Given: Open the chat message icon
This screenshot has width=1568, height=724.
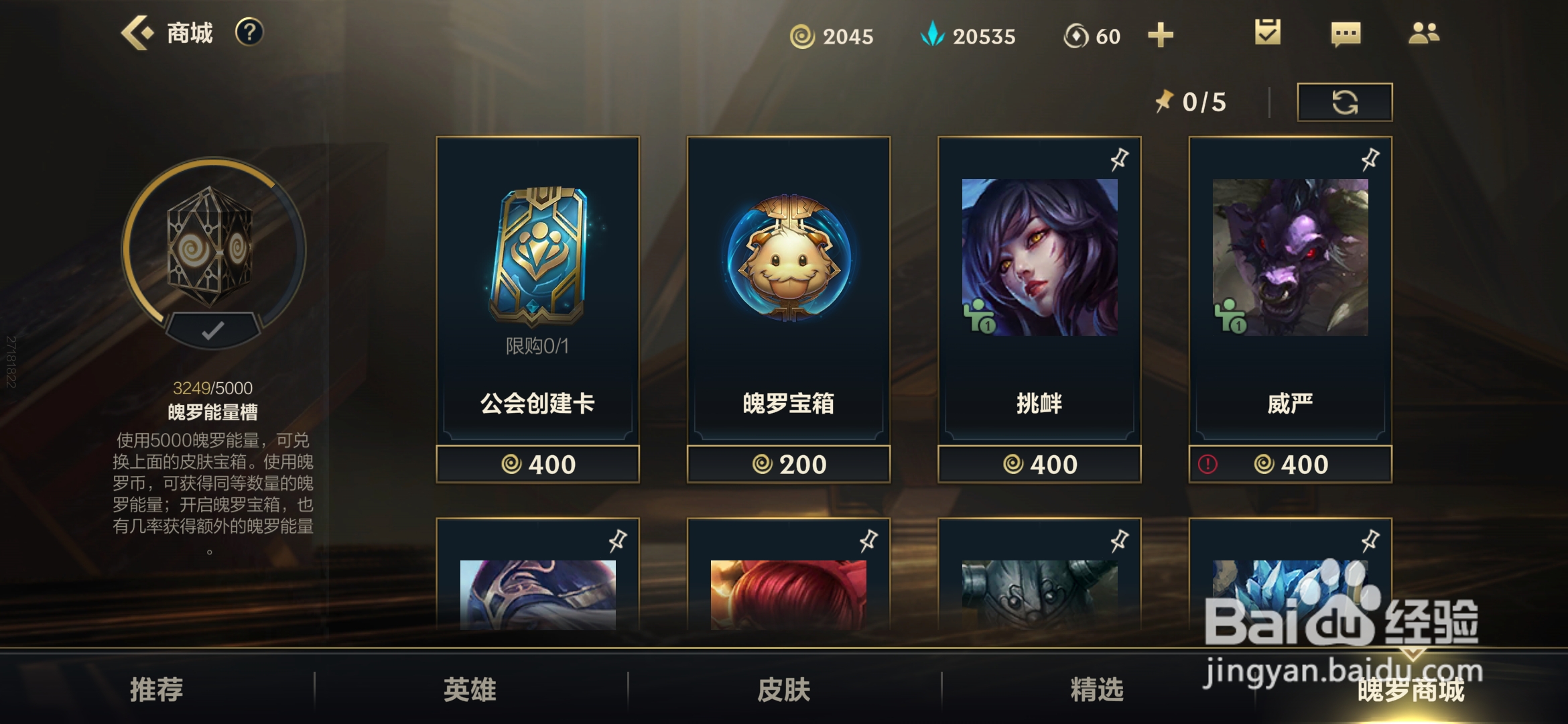Looking at the screenshot, I should click(1345, 32).
